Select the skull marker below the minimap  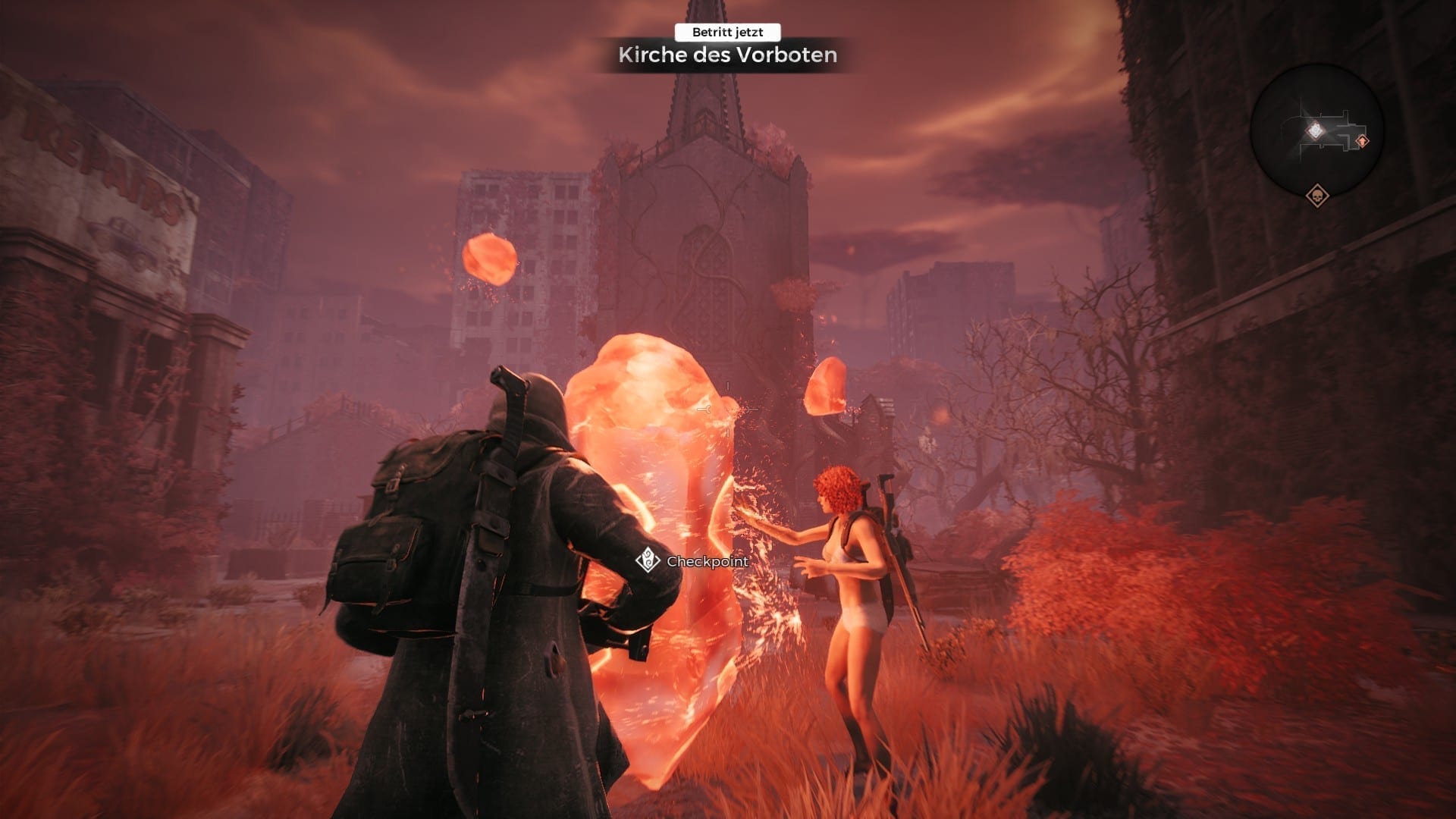pos(1317,196)
